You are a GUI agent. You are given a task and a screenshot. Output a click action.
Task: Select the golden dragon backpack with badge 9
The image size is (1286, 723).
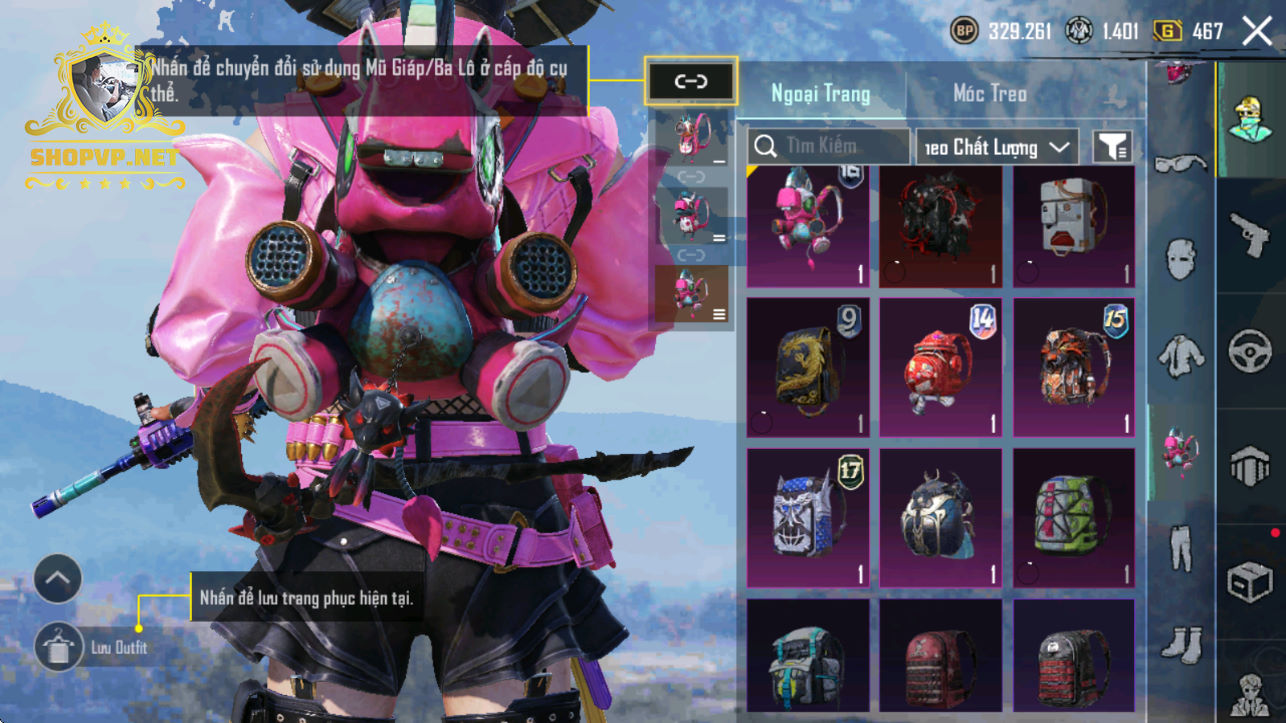[807, 367]
